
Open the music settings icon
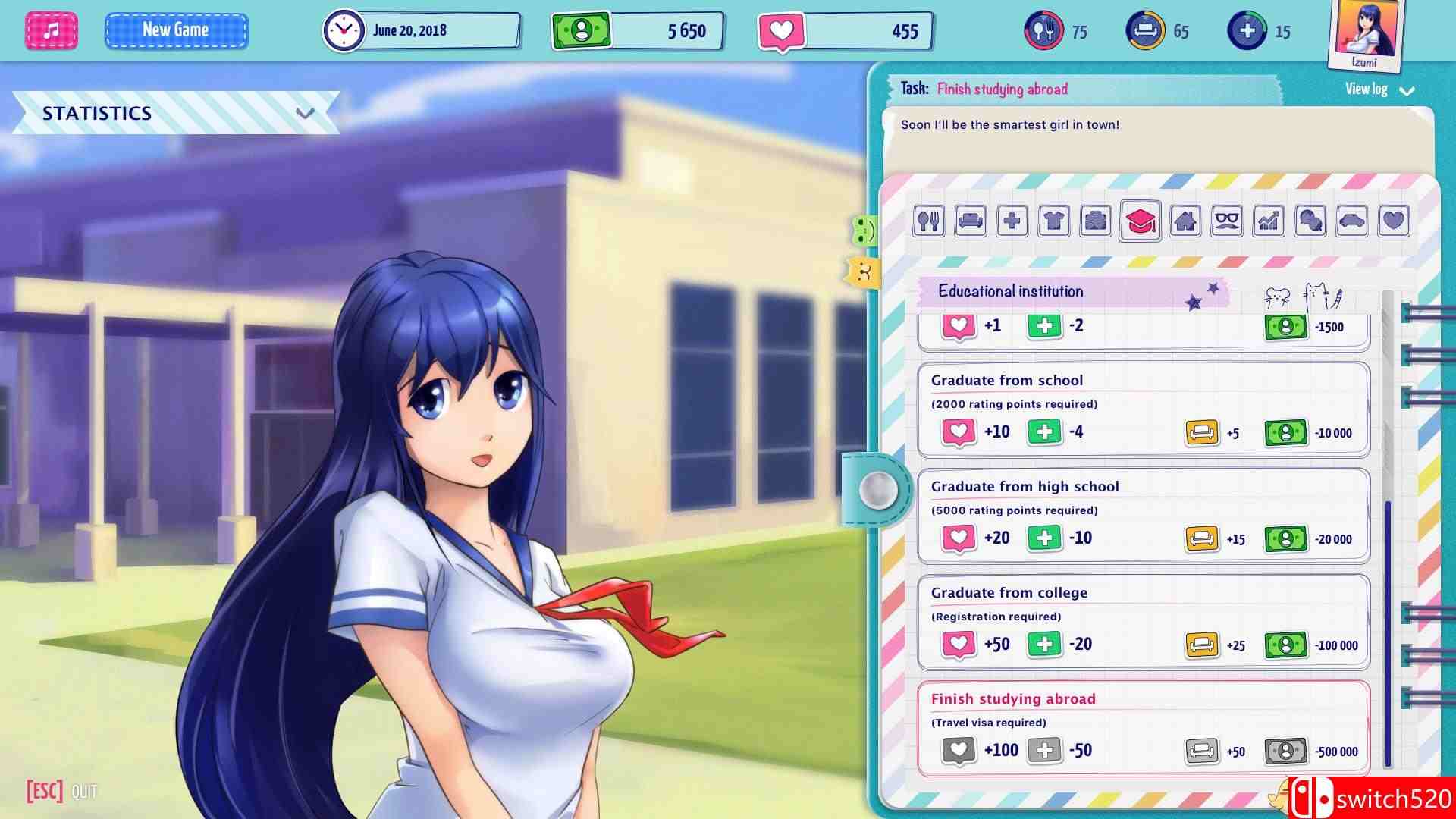(51, 30)
